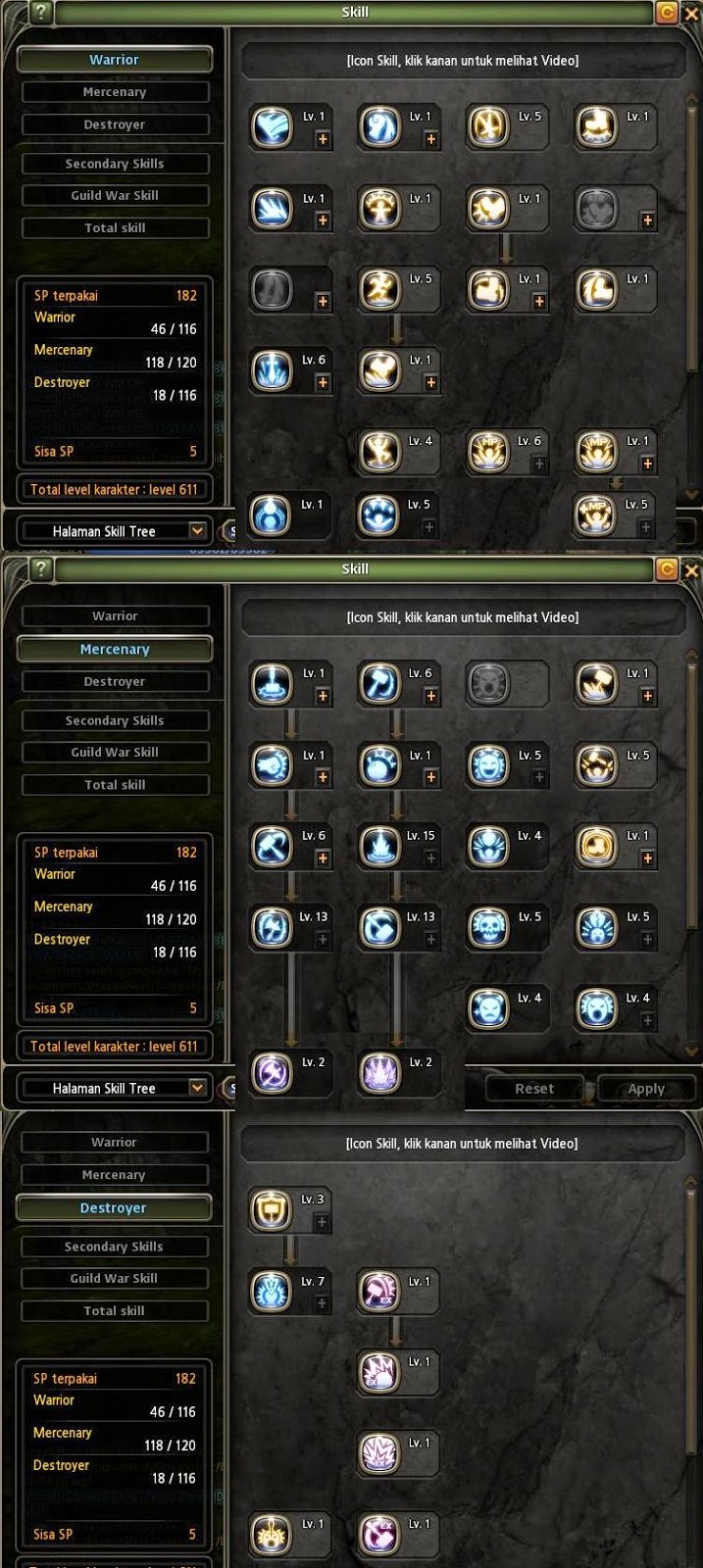Add a point to the golden MP Lv. 1 skill
This screenshot has width=703, height=1568.
(x=647, y=464)
